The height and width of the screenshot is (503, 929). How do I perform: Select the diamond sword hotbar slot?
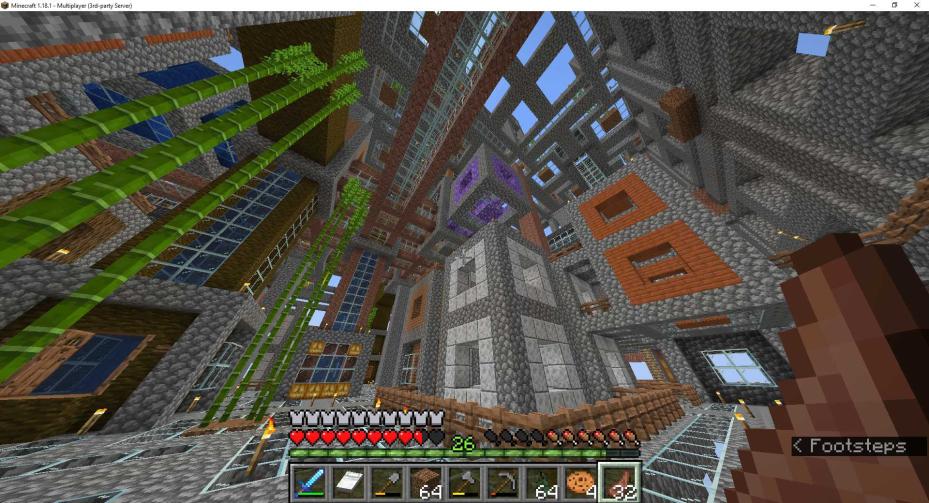click(x=310, y=483)
